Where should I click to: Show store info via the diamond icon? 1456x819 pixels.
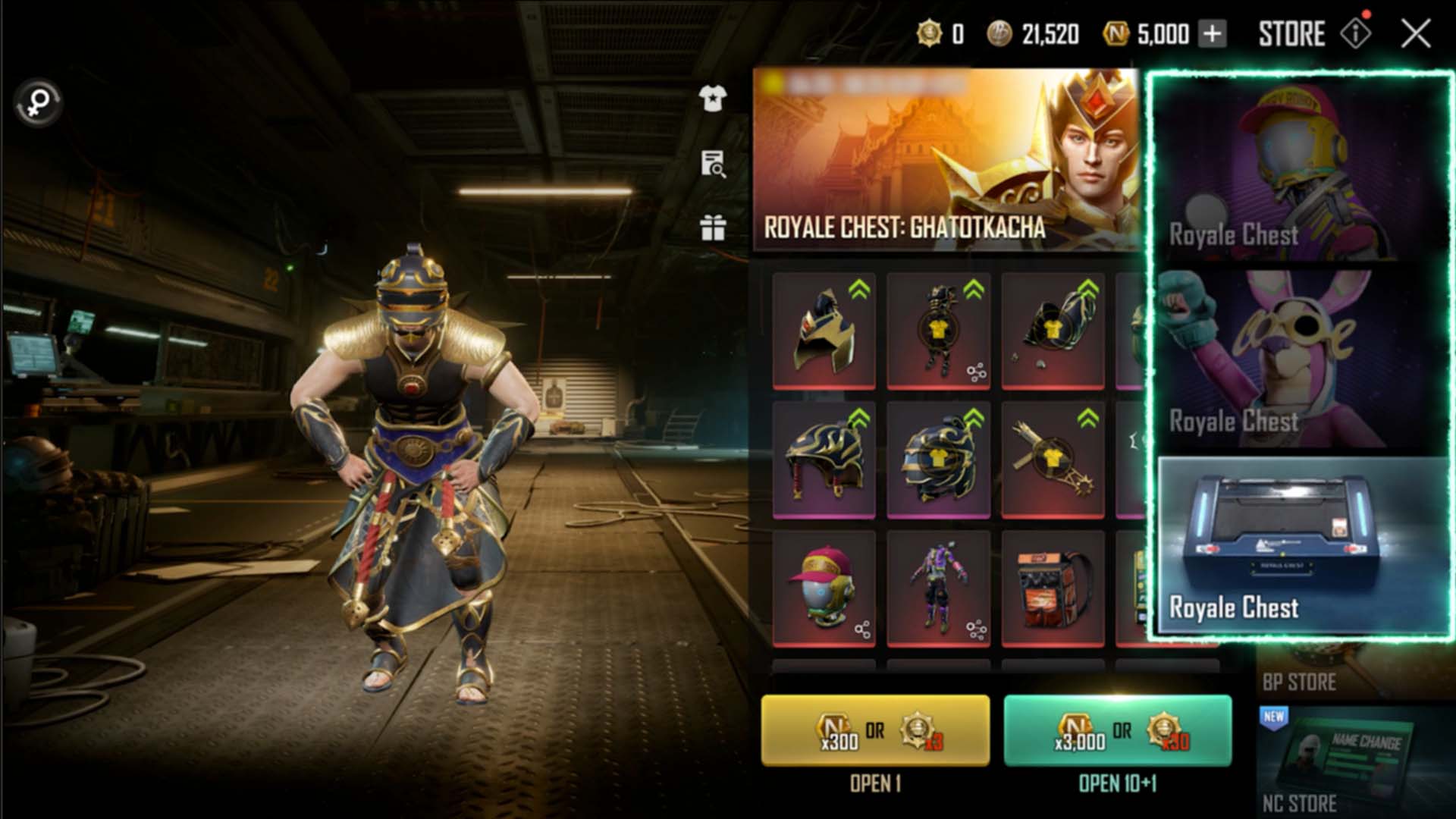tap(1355, 34)
